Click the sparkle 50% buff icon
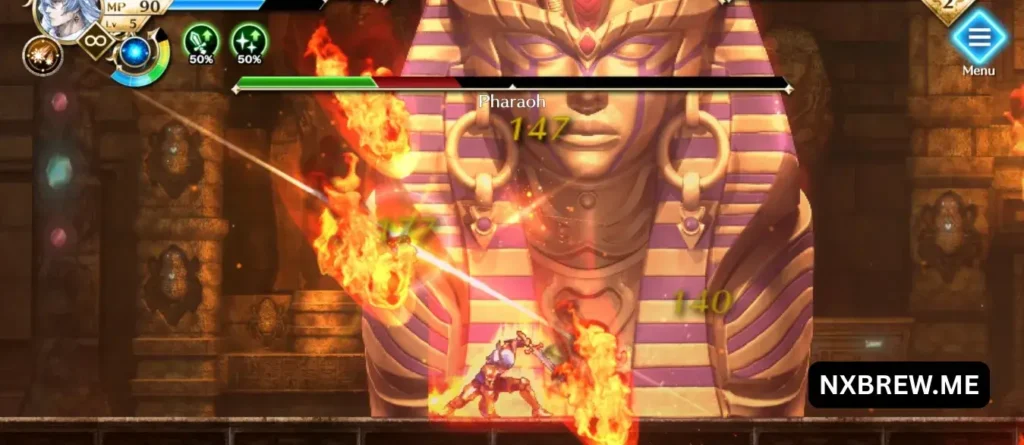Screen dimensions: 1024x445 point(249,41)
